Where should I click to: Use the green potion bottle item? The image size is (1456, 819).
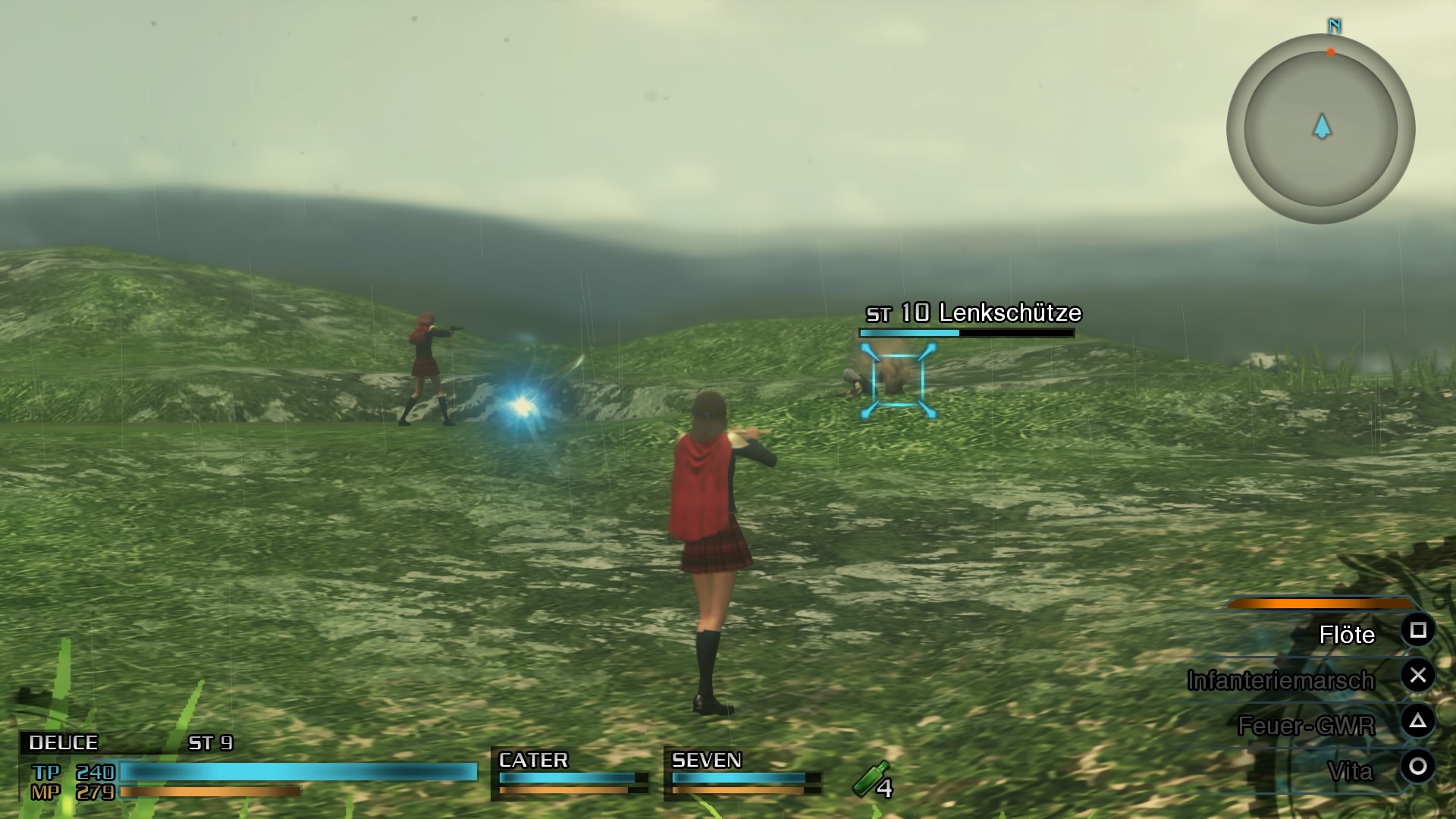(x=871, y=780)
